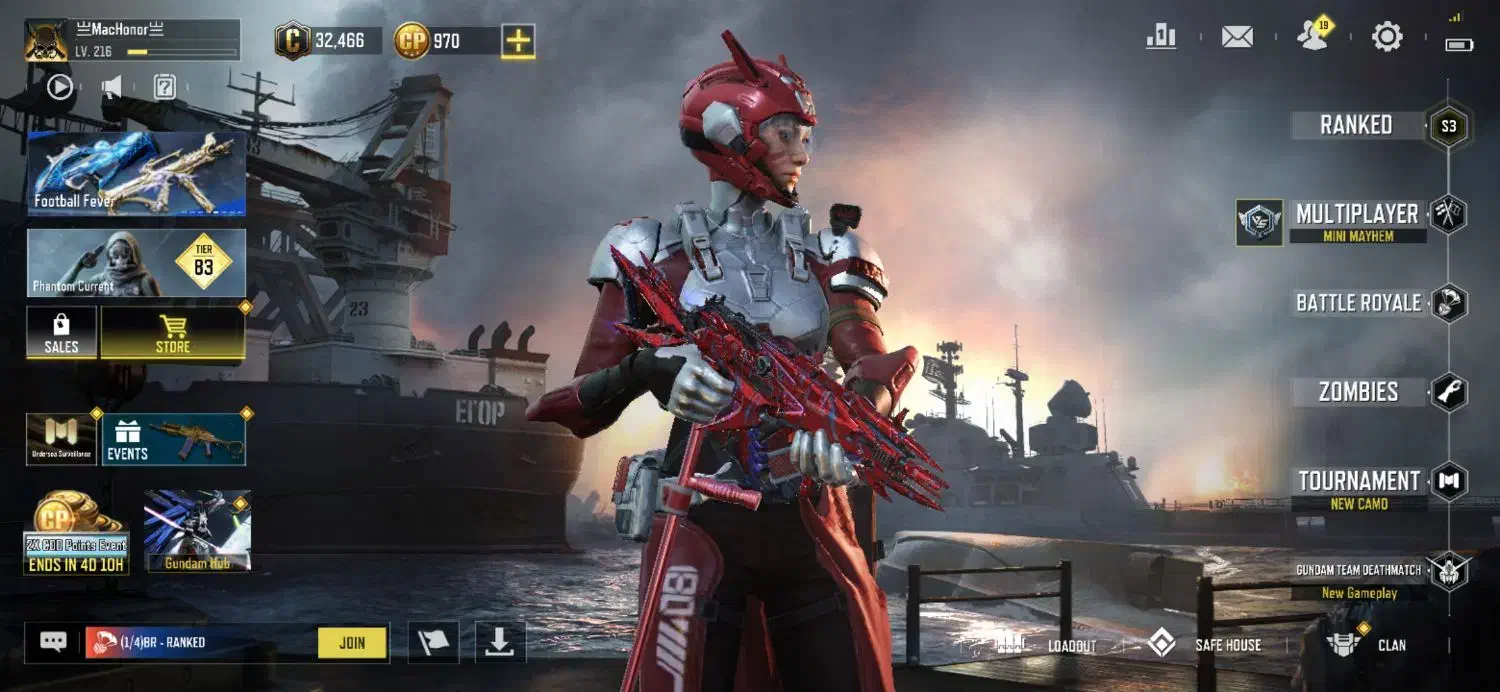The height and width of the screenshot is (692, 1500).
Task: Open the Events panel
Action: pos(174,440)
